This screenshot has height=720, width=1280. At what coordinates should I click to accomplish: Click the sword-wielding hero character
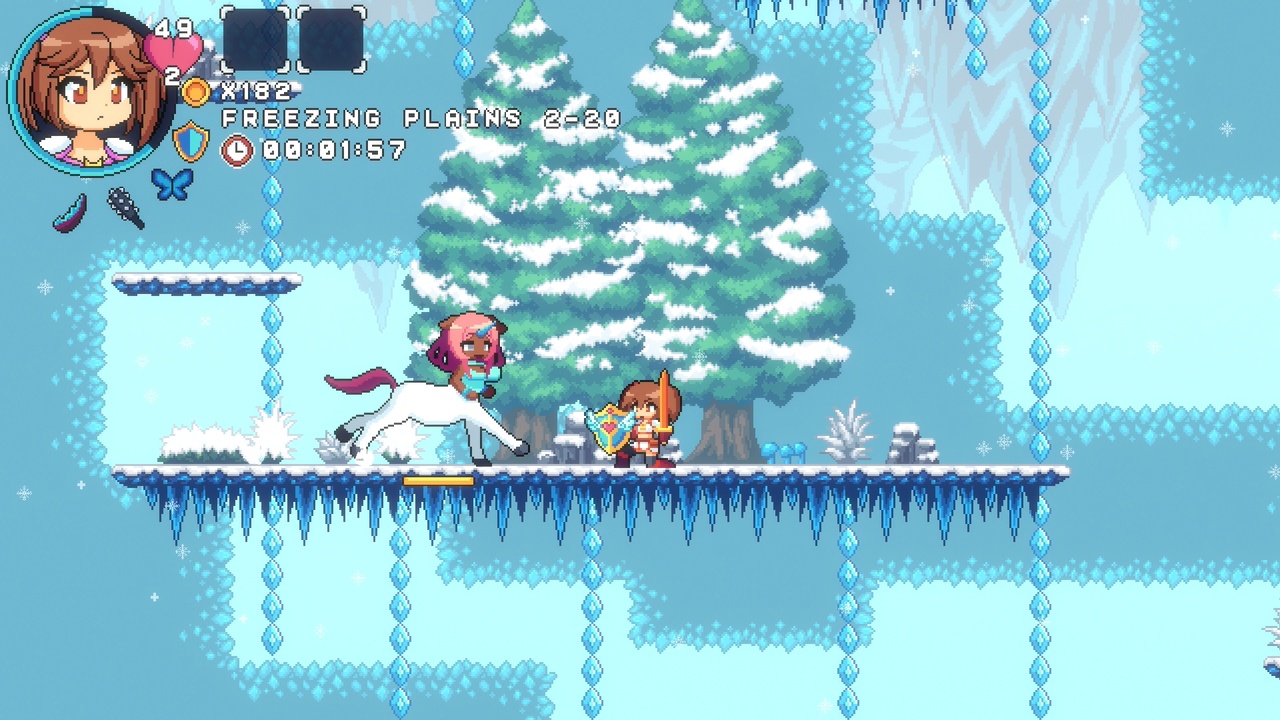[645, 430]
